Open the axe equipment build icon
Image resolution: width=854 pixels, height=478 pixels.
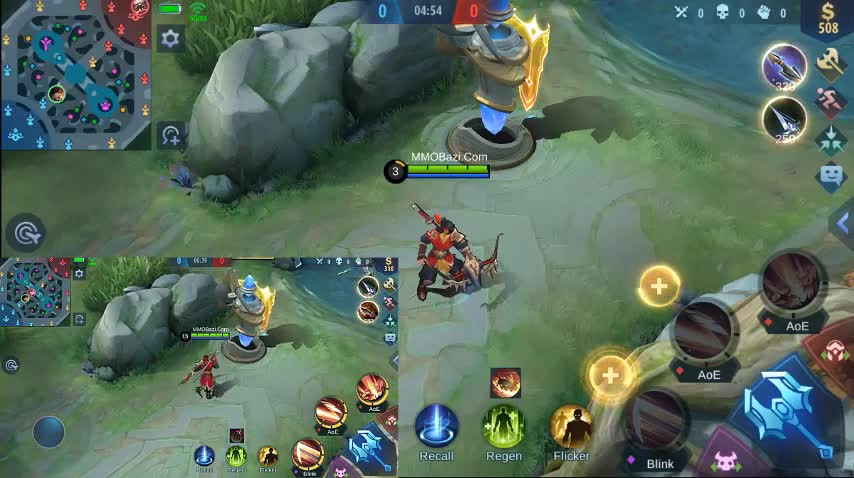[830, 64]
